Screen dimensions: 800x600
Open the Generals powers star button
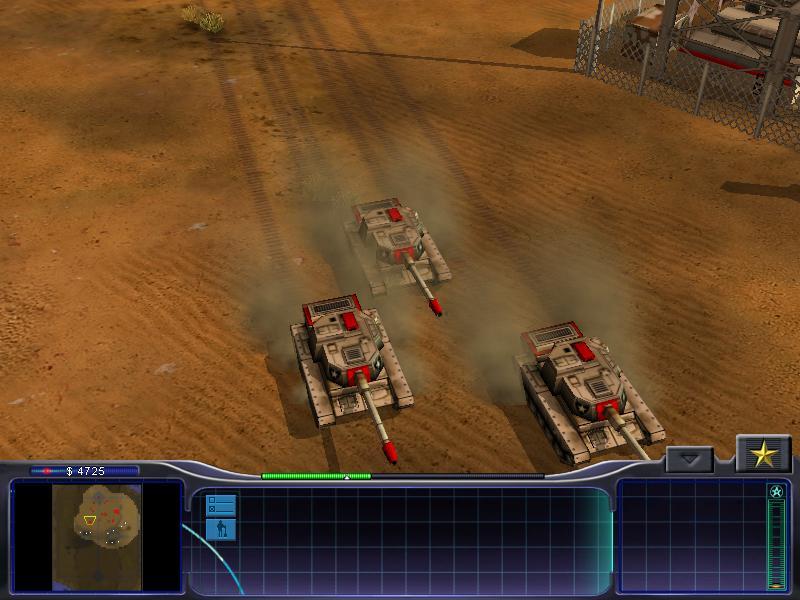tap(763, 455)
